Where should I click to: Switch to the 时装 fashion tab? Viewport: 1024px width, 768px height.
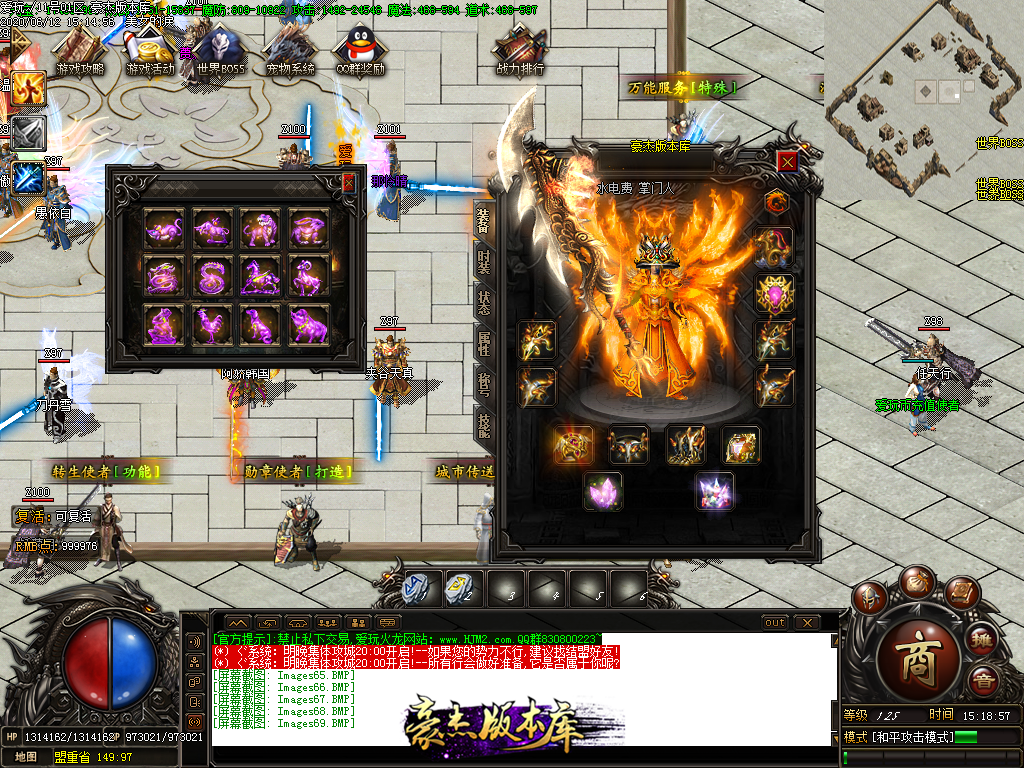pyautogui.click(x=483, y=262)
